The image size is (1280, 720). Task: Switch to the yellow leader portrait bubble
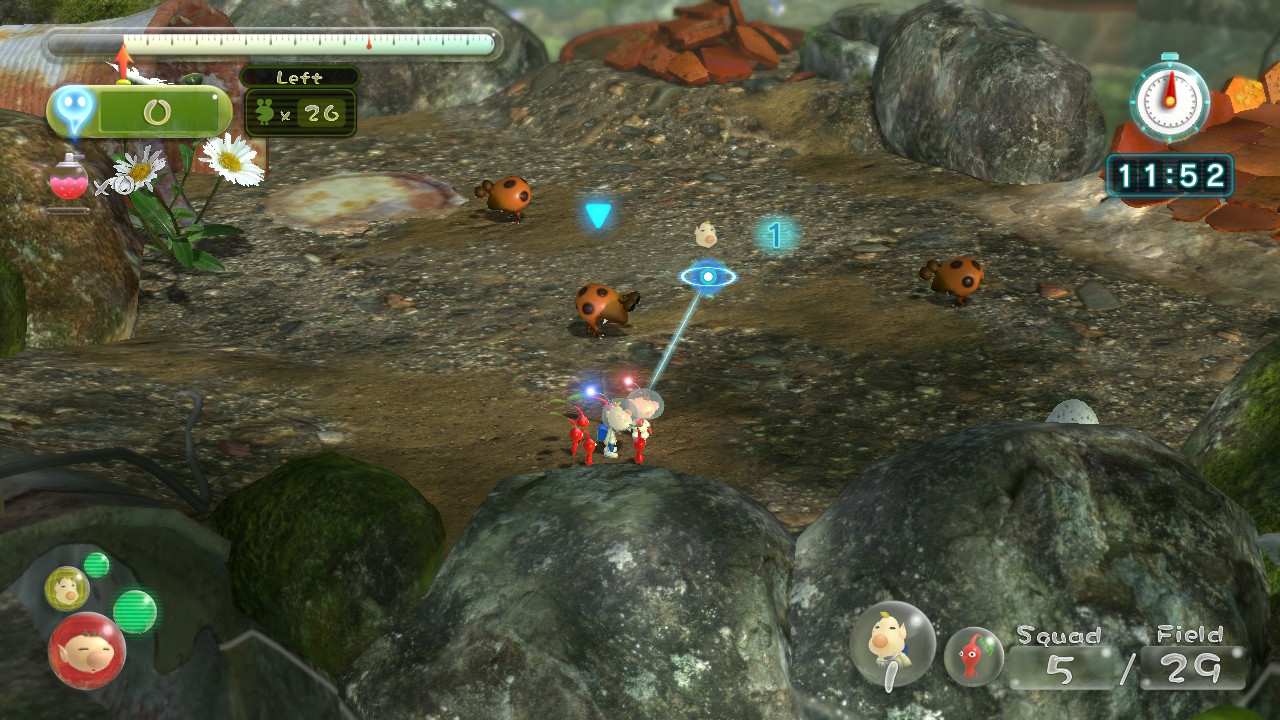pyautogui.click(x=66, y=588)
